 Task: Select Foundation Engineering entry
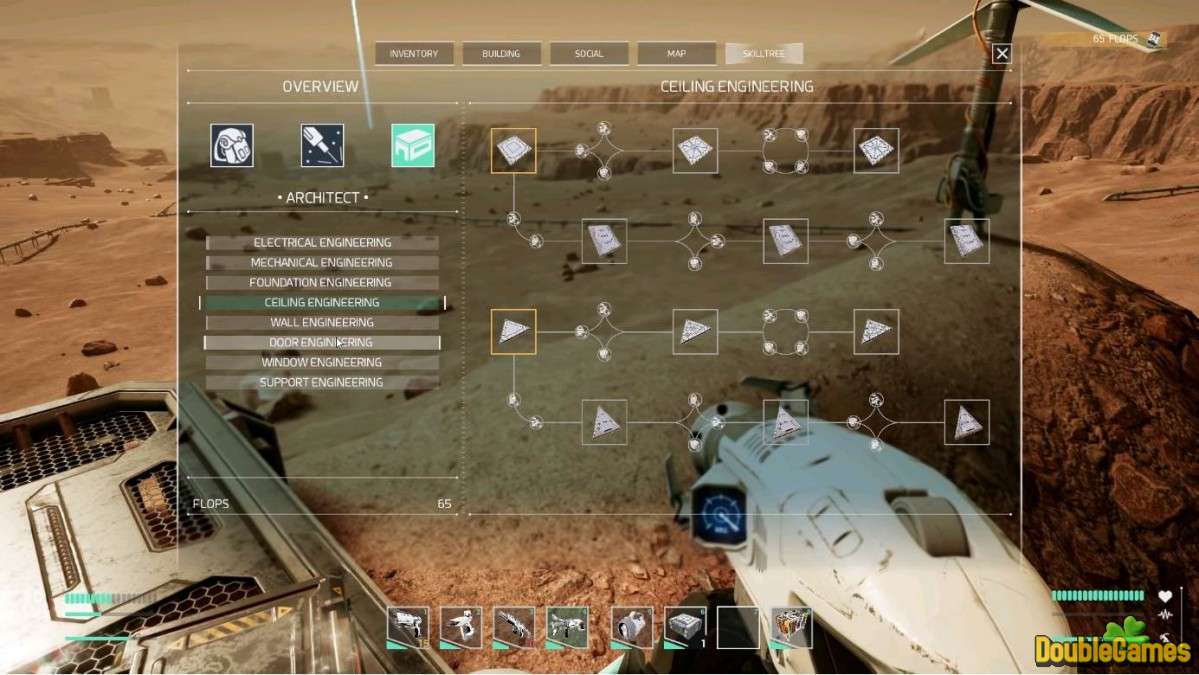pyautogui.click(x=322, y=282)
